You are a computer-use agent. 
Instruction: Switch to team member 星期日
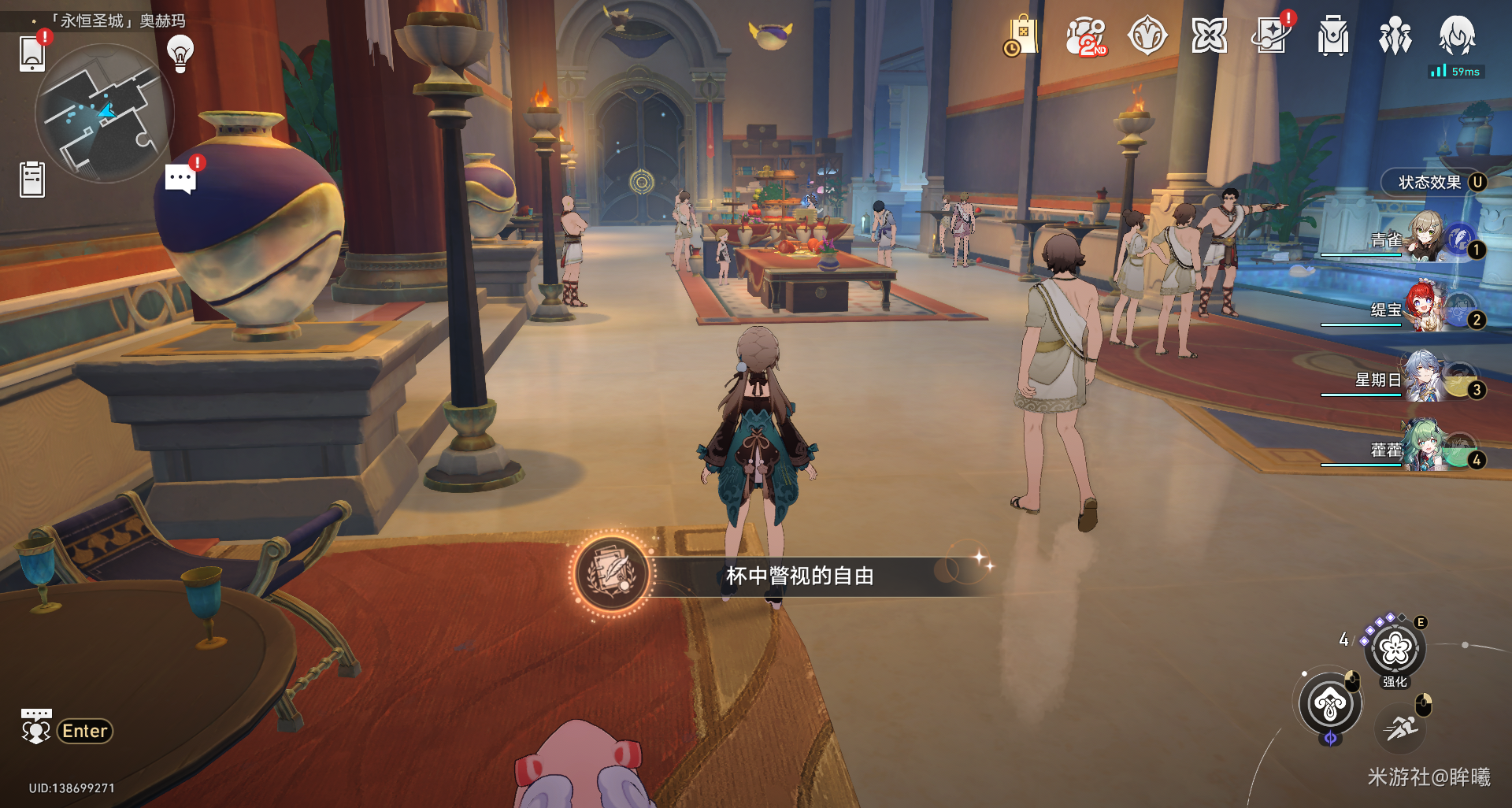click(1425, 377)
